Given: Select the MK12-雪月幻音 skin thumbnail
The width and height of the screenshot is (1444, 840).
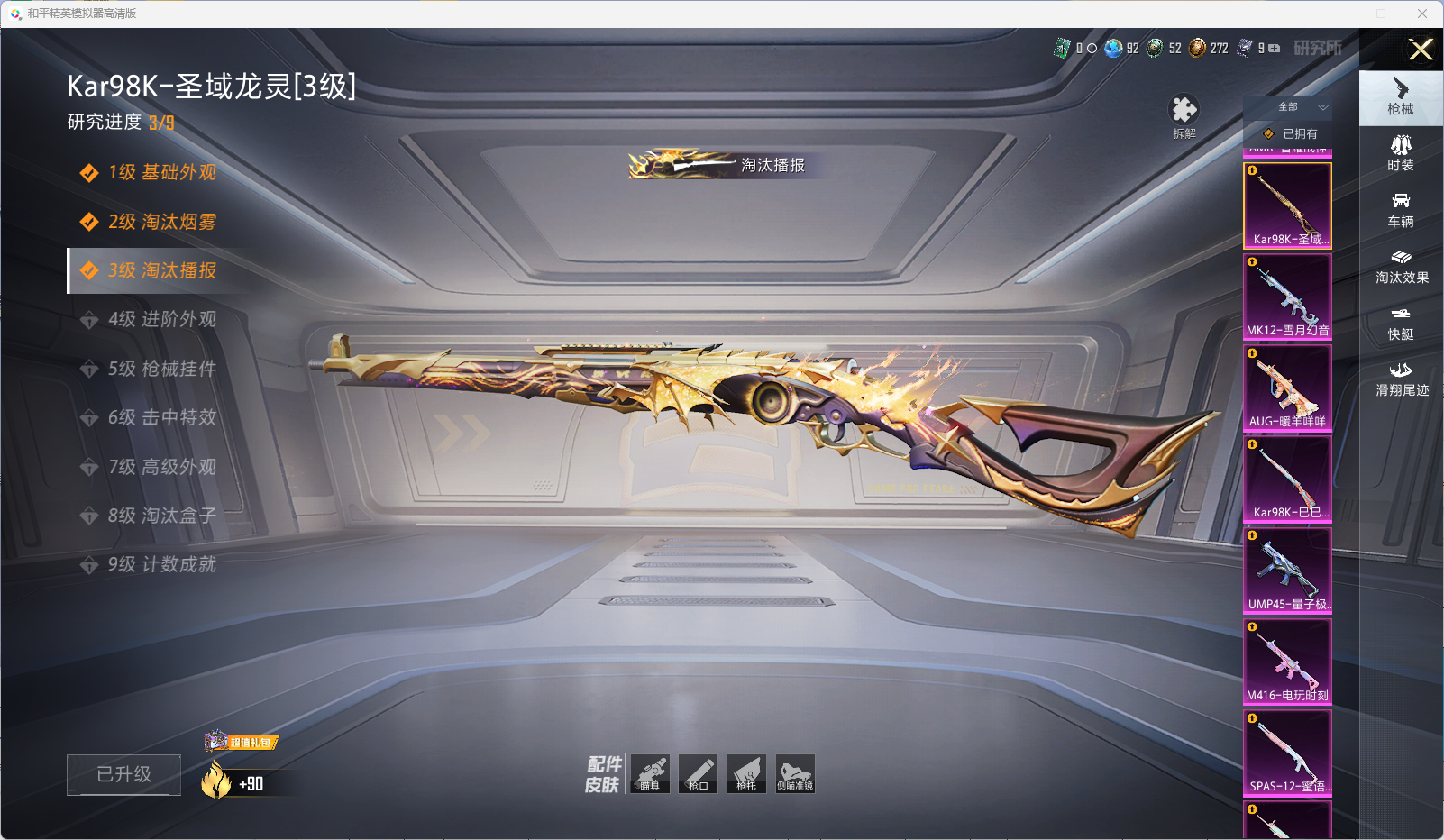Looking at the screenshot, I should coord(1287,297).
